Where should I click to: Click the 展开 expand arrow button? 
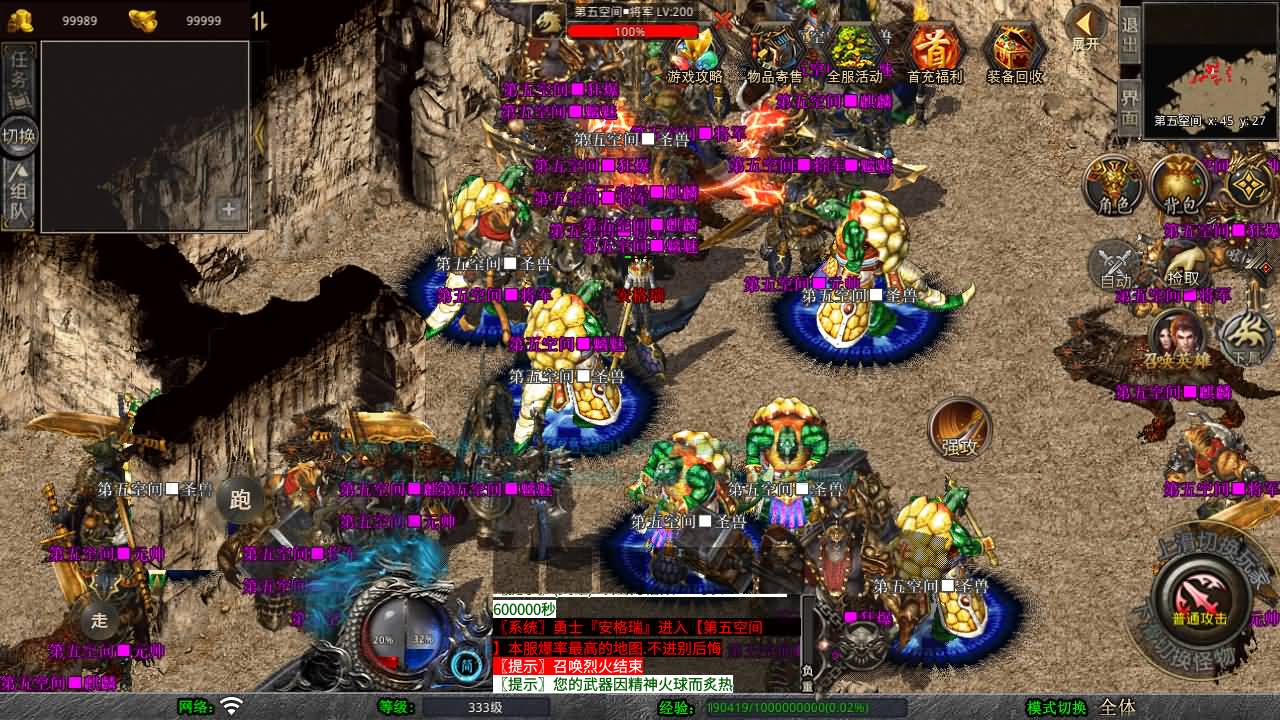[1085, 27]
